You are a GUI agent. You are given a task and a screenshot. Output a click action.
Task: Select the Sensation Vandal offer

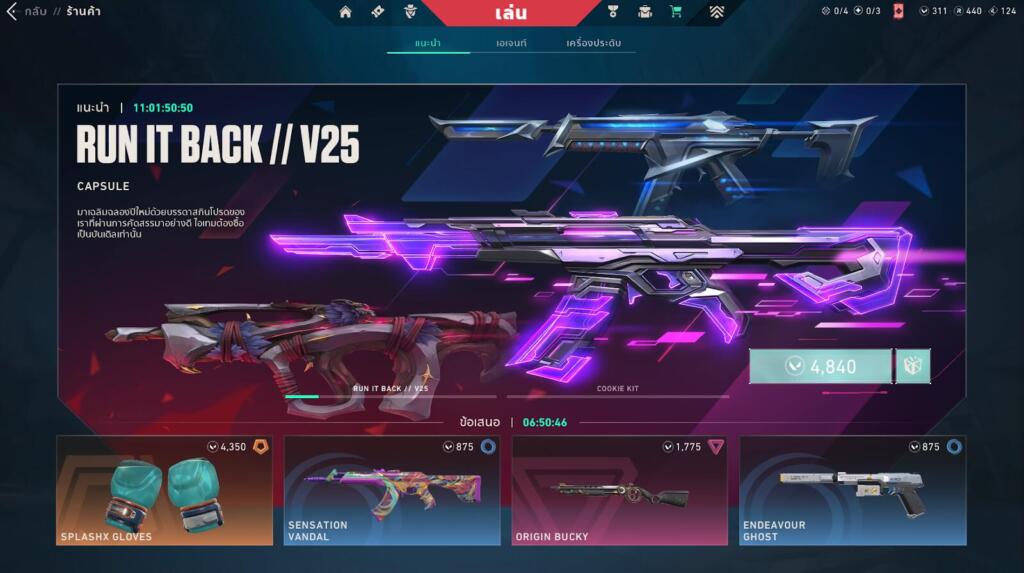pyautogui.click(x=391, y=490)
